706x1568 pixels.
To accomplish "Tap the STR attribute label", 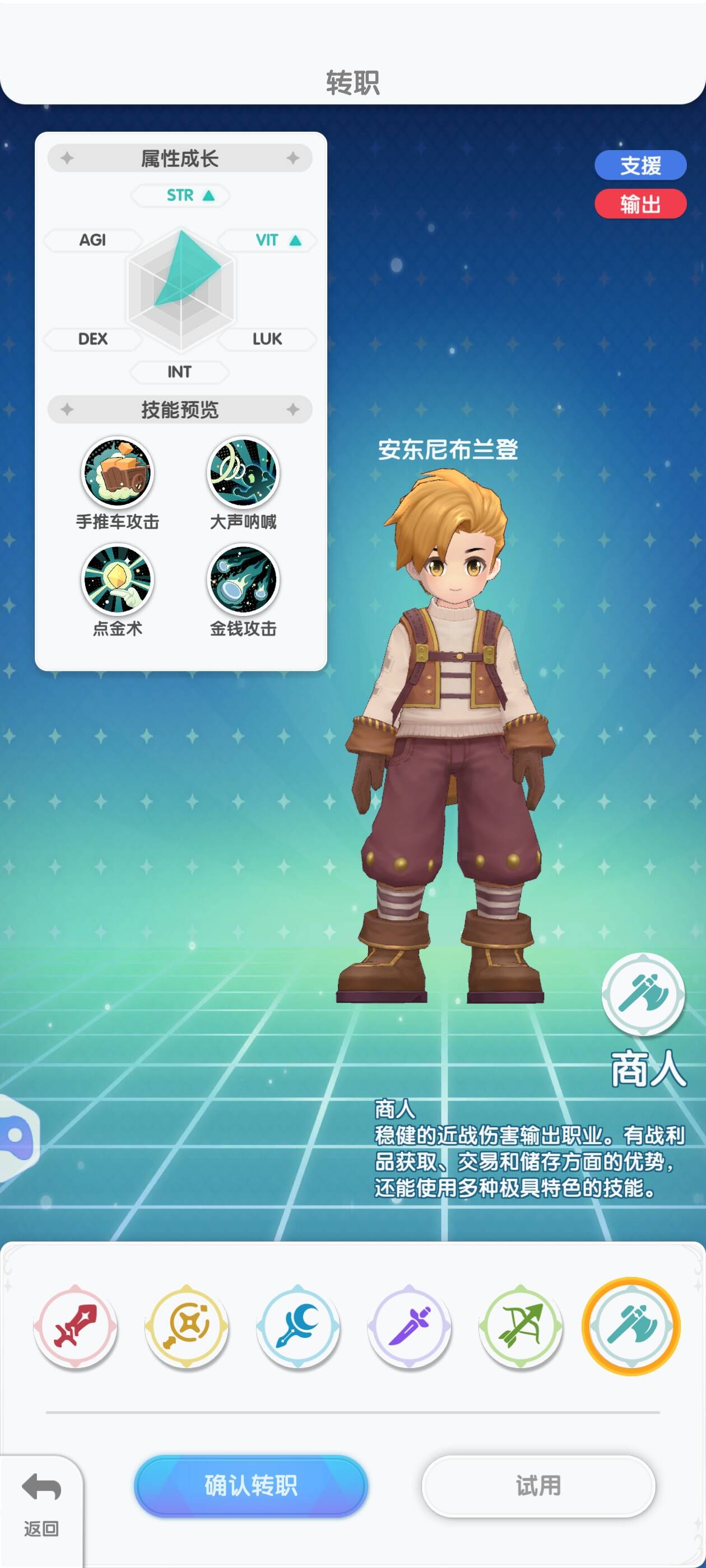I will 180,195.
